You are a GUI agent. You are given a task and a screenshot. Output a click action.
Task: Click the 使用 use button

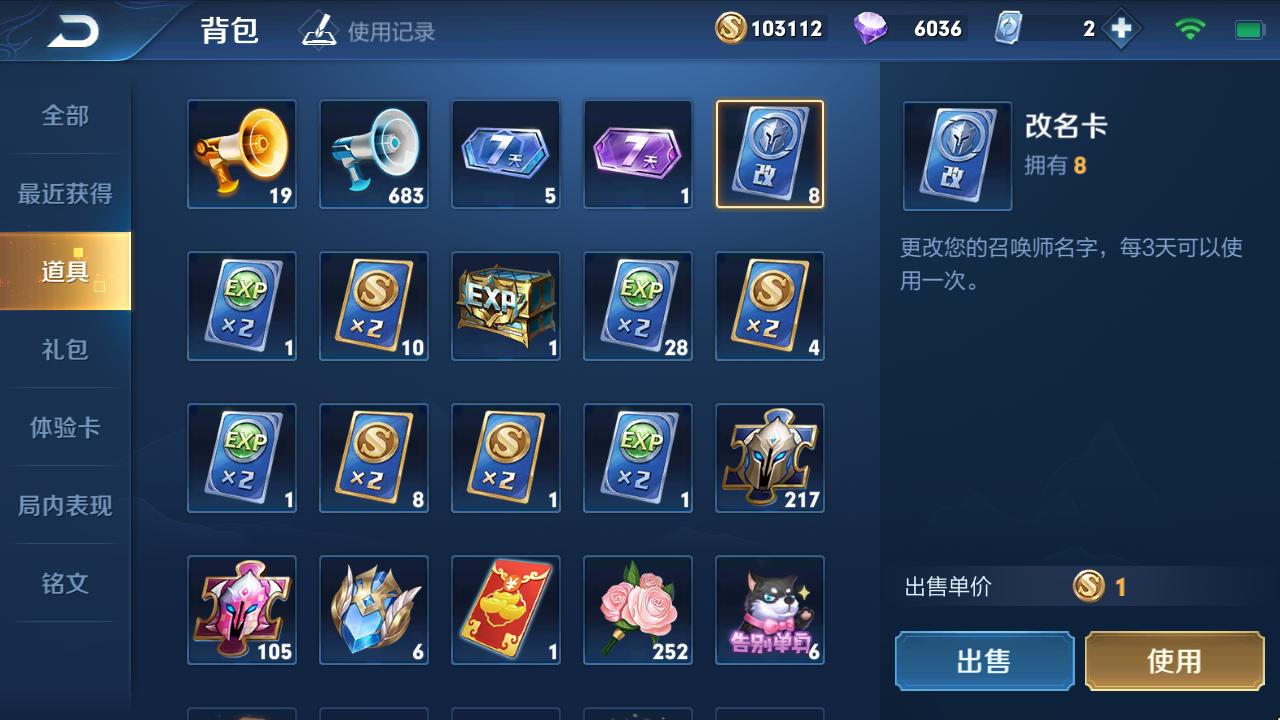point(1172,661)
